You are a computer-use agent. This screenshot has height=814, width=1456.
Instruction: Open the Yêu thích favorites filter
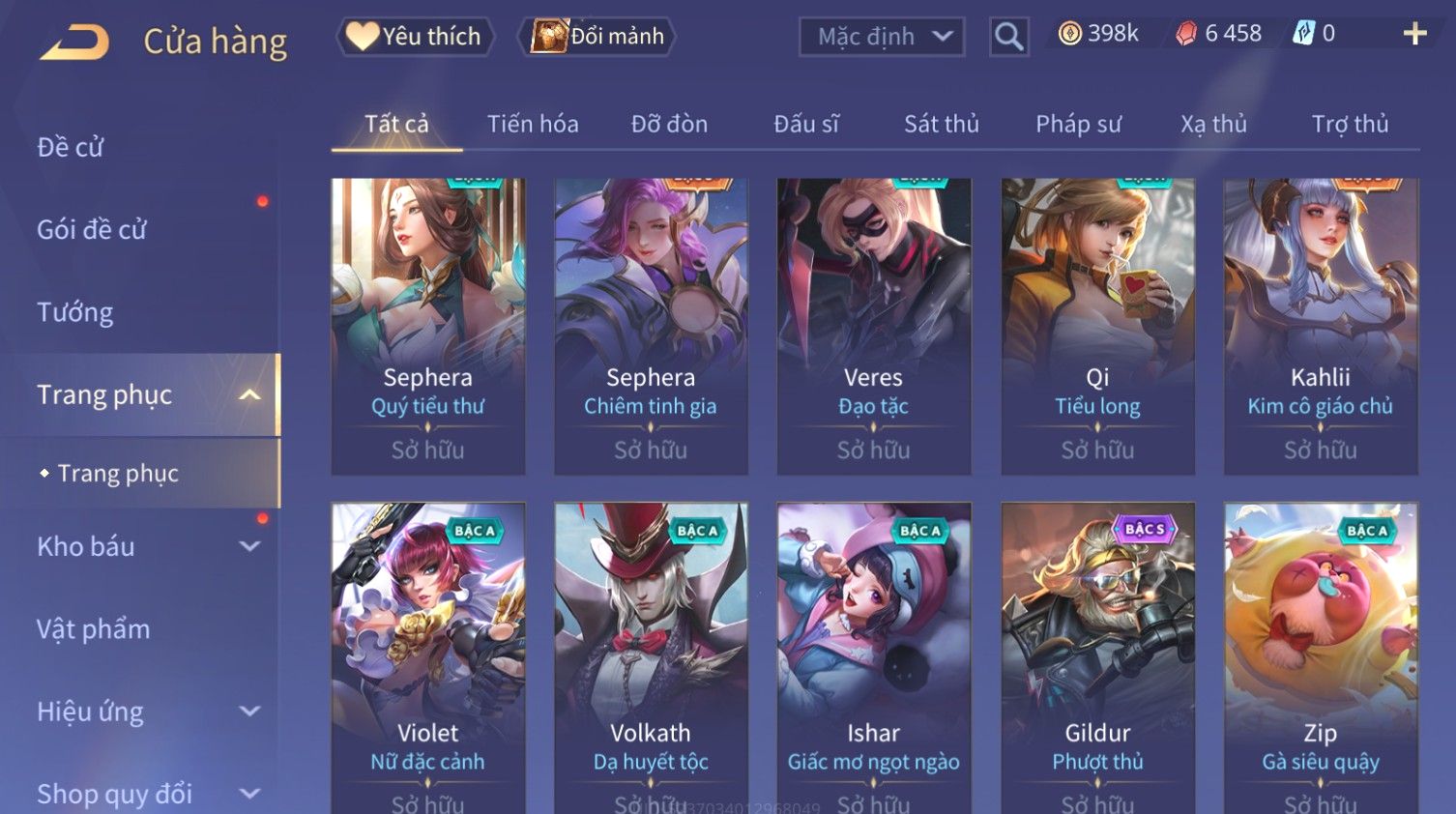coord(416,37)
